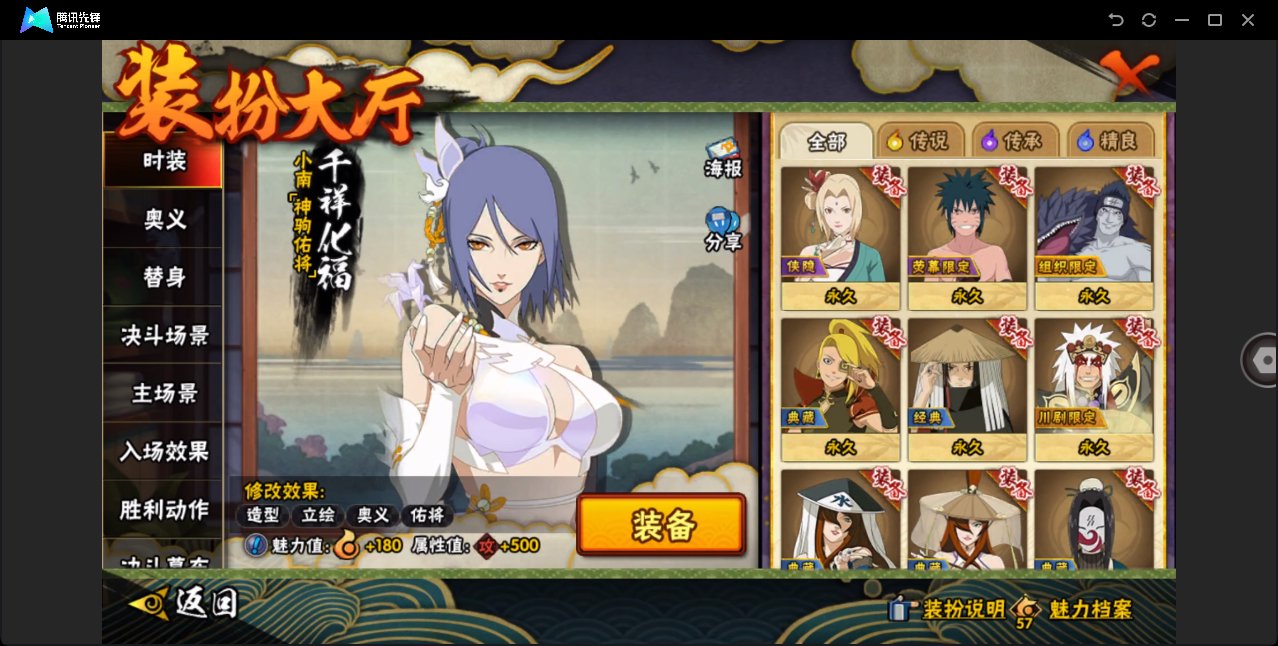Open 入场效果 menu entry
1278x646 pixels.
[x=163, y=451]
